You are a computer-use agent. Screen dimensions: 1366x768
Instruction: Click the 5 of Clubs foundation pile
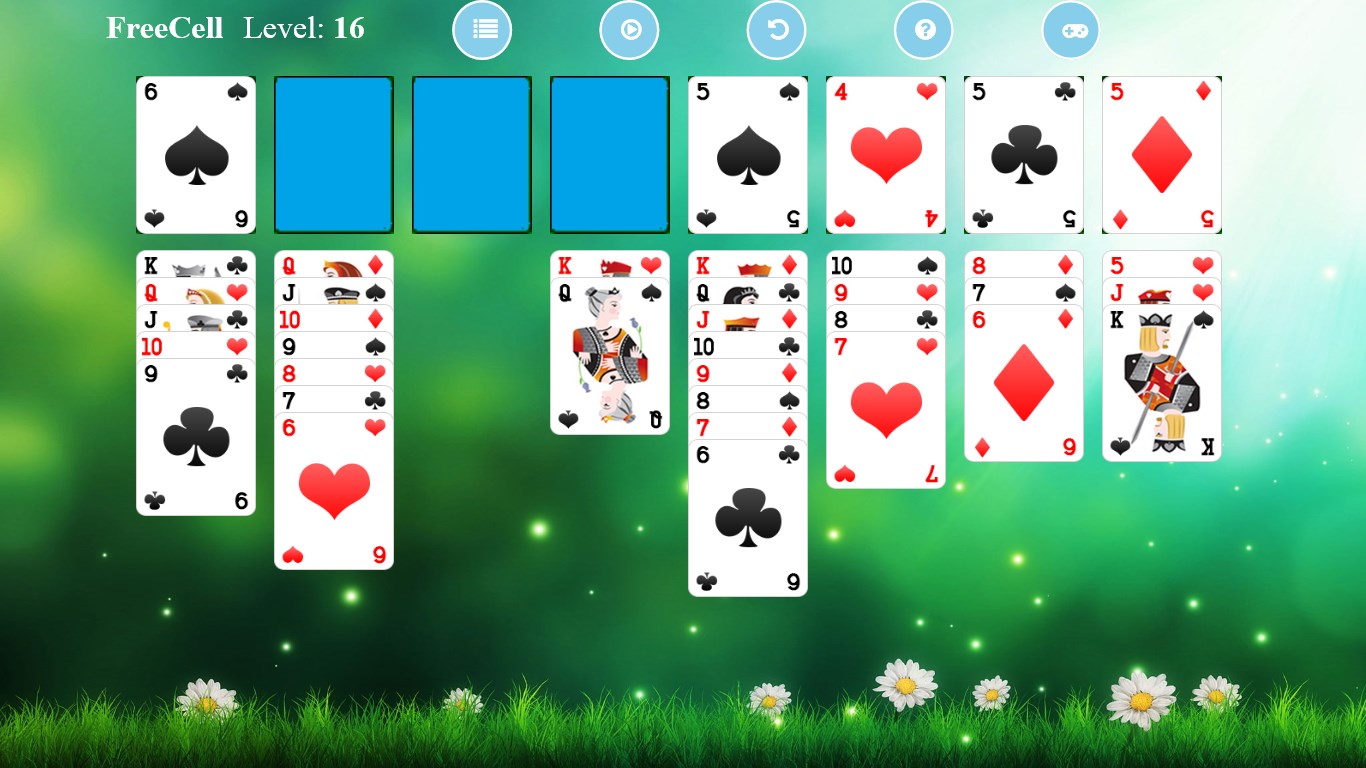1023,154
